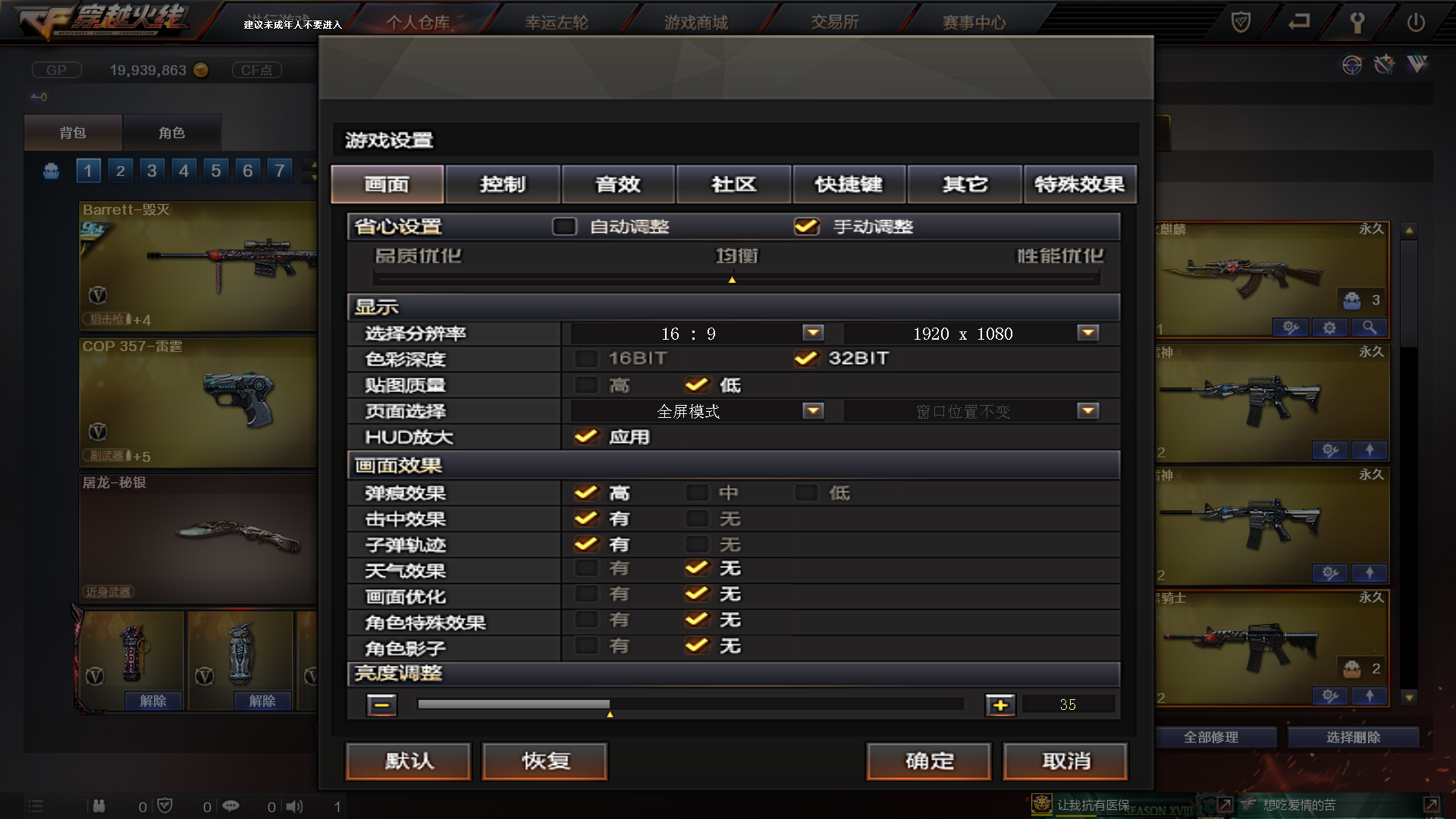Click the 默认 default settings button
The height and width of the screenshot is (819, 1456).
[x=407, y=761]
